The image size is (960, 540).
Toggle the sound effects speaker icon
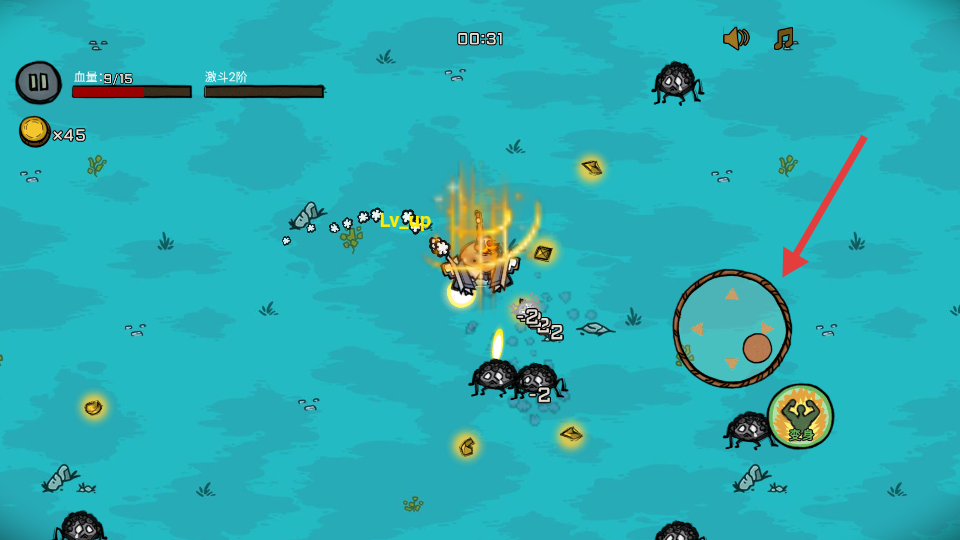click(736, 38)
